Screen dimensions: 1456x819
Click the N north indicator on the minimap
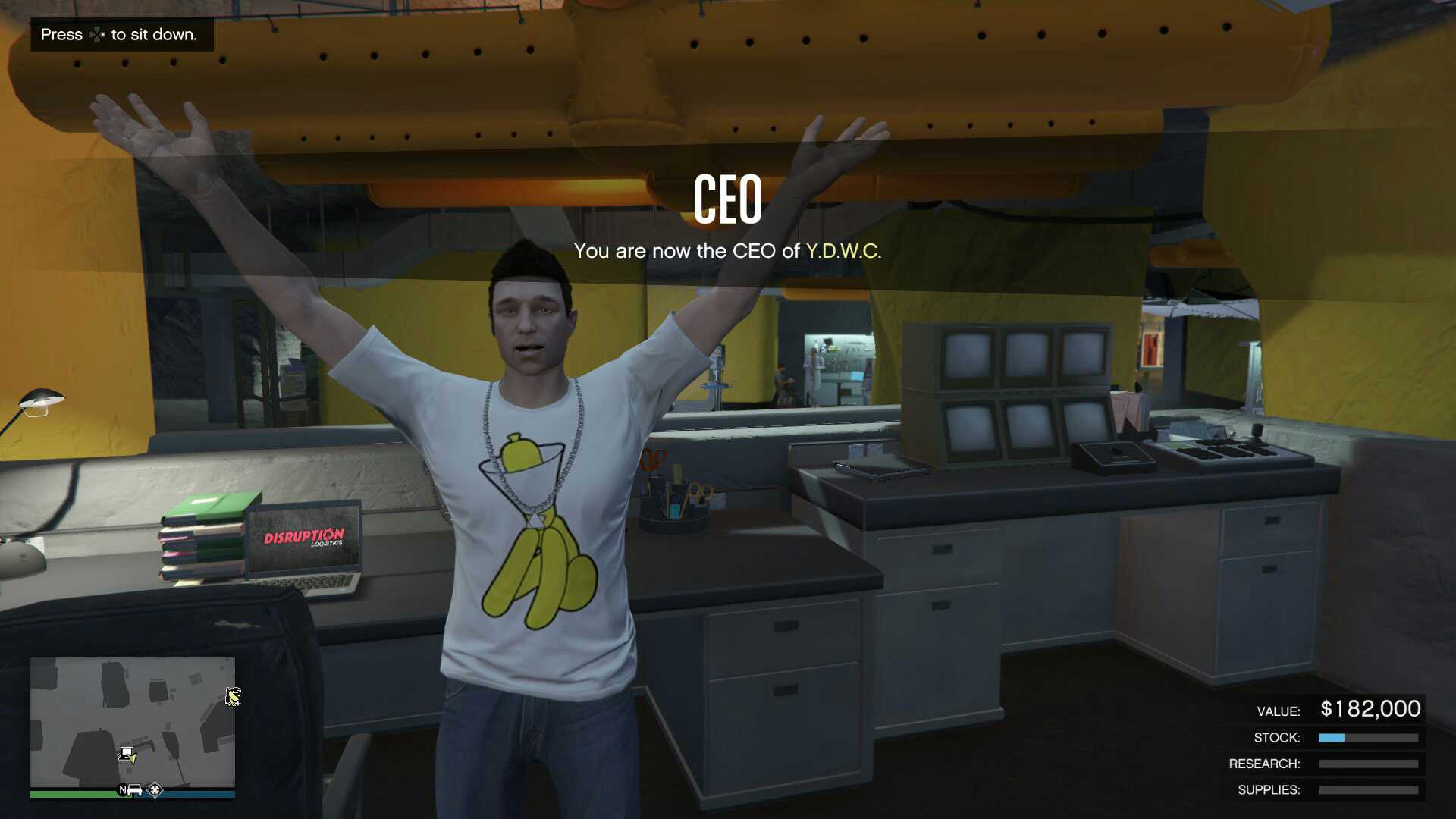[x=123, y=790]
